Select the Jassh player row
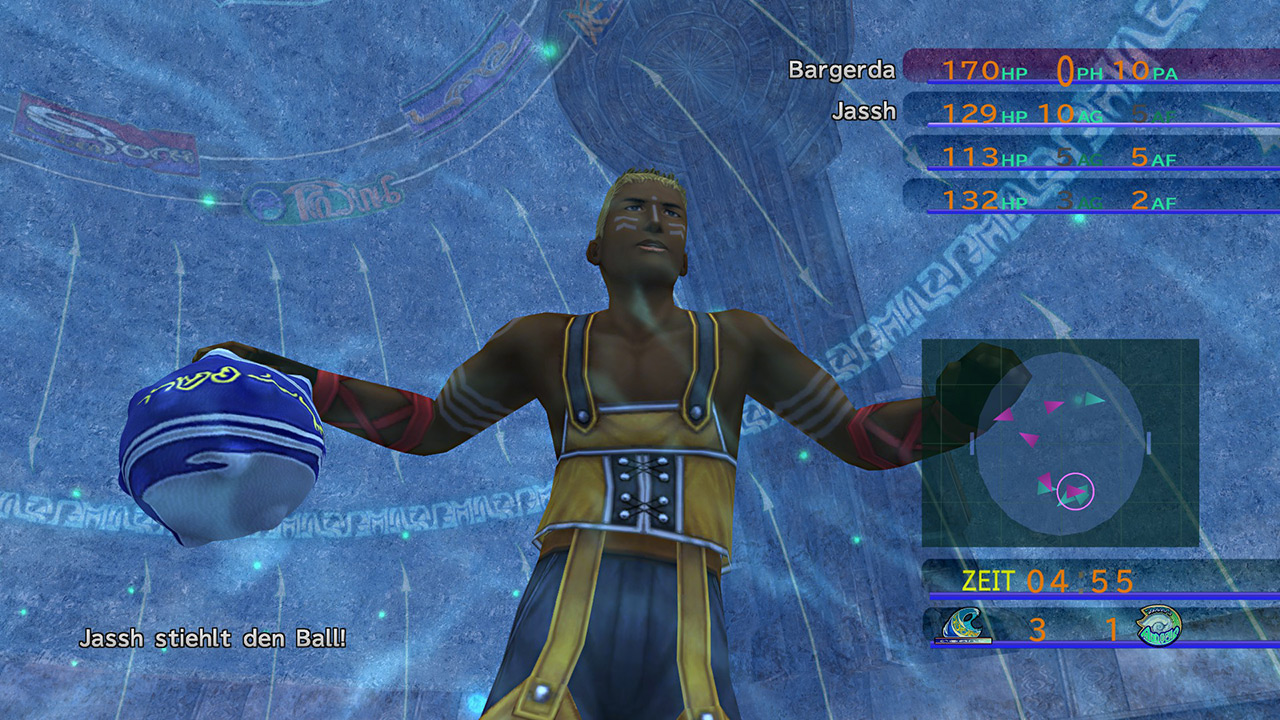The image size is (1280, 720). tap(1040, 113)
